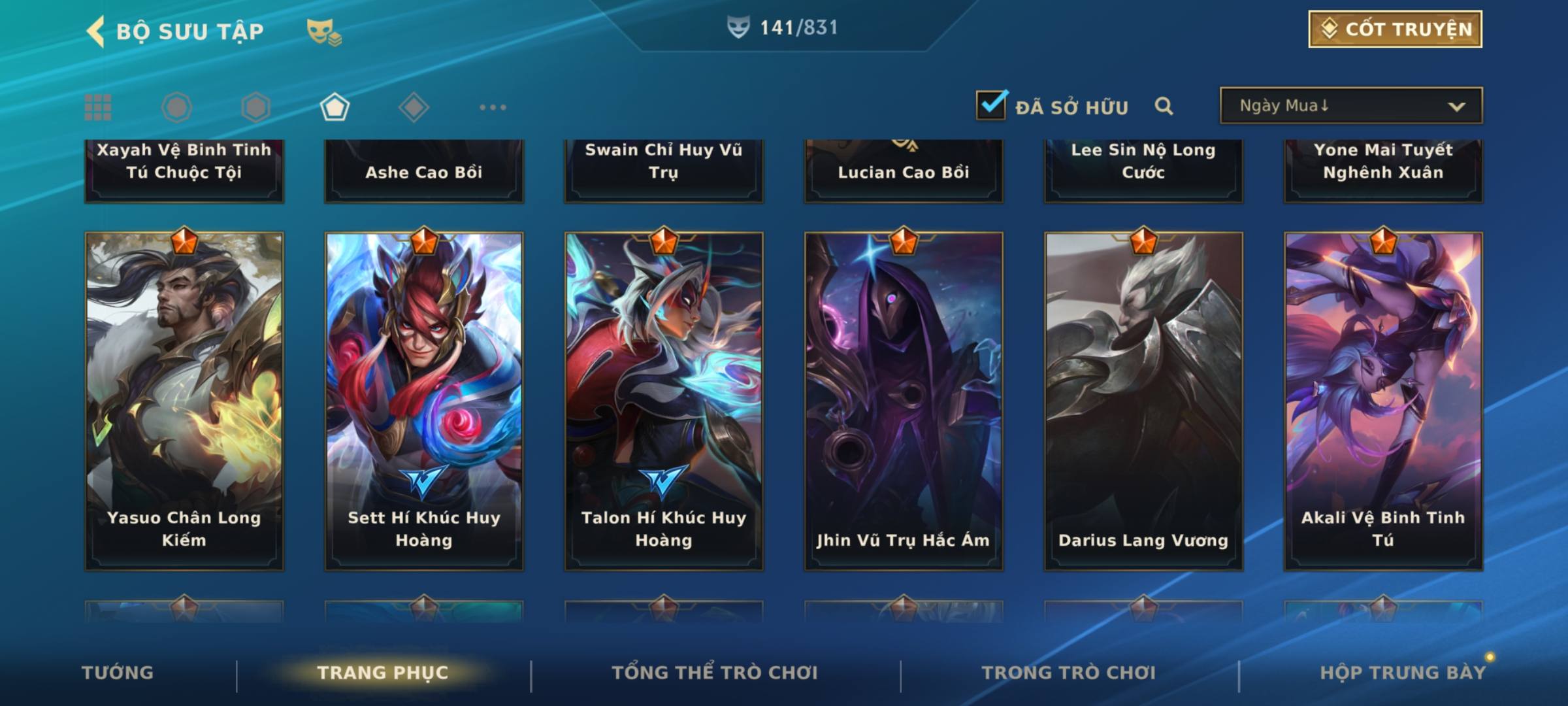Choose the pentagon rarity filter
The image size is (1568, 706).
tap(335, 107)
